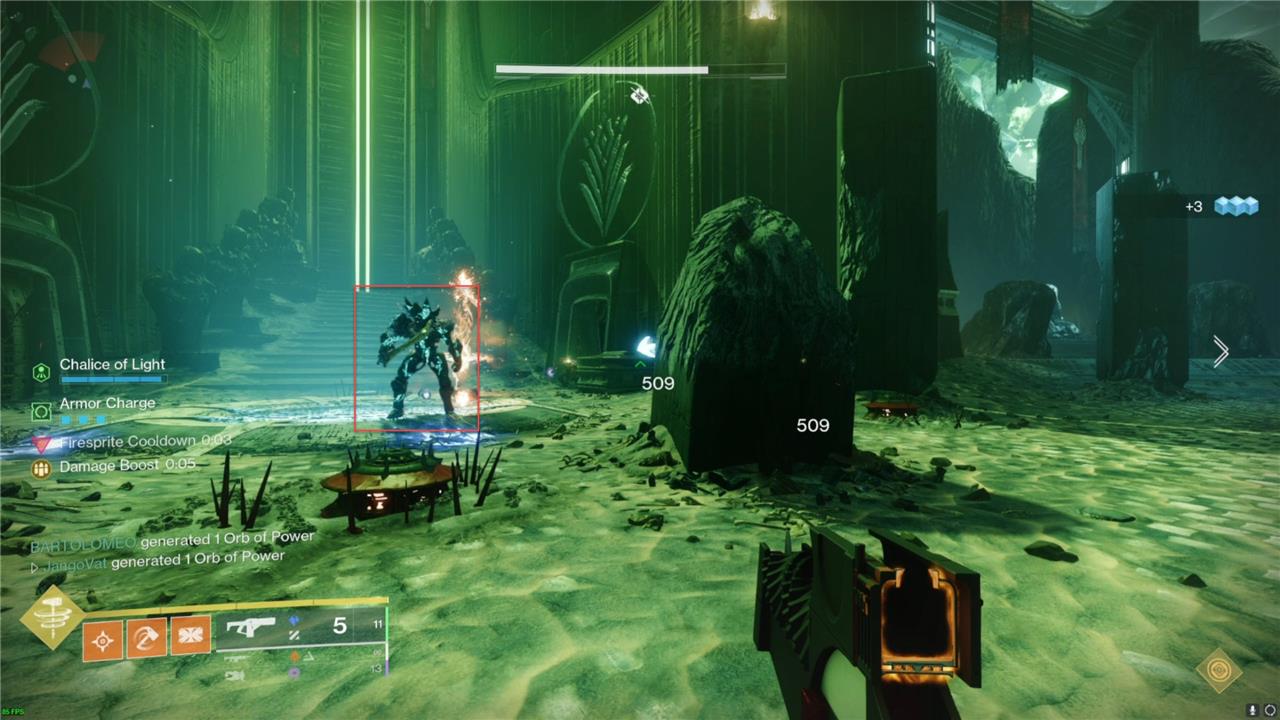Click the gold circular emblem diamond icon

[1219, 671]
